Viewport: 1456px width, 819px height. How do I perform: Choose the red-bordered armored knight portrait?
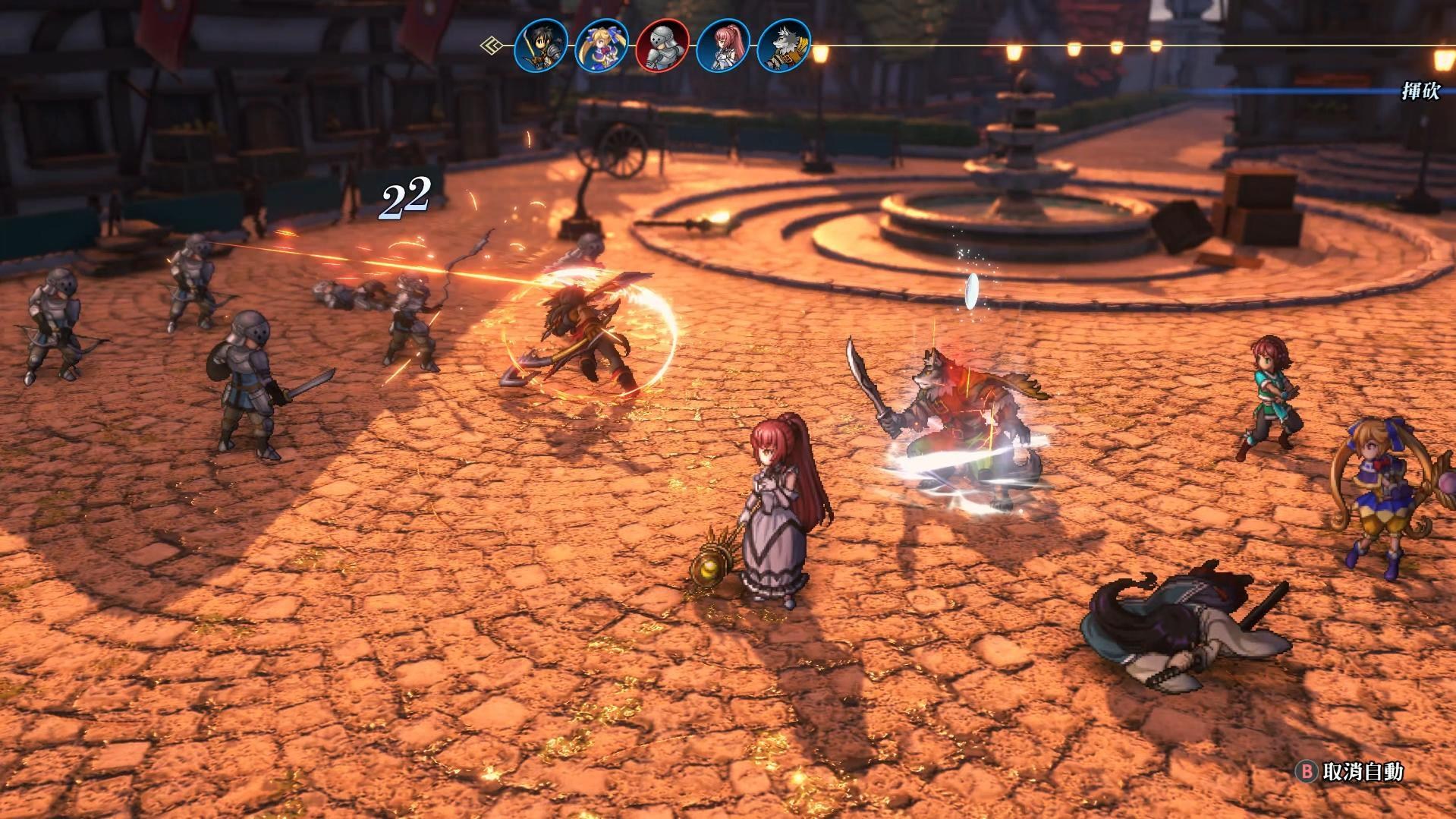[x=662, y=46]
